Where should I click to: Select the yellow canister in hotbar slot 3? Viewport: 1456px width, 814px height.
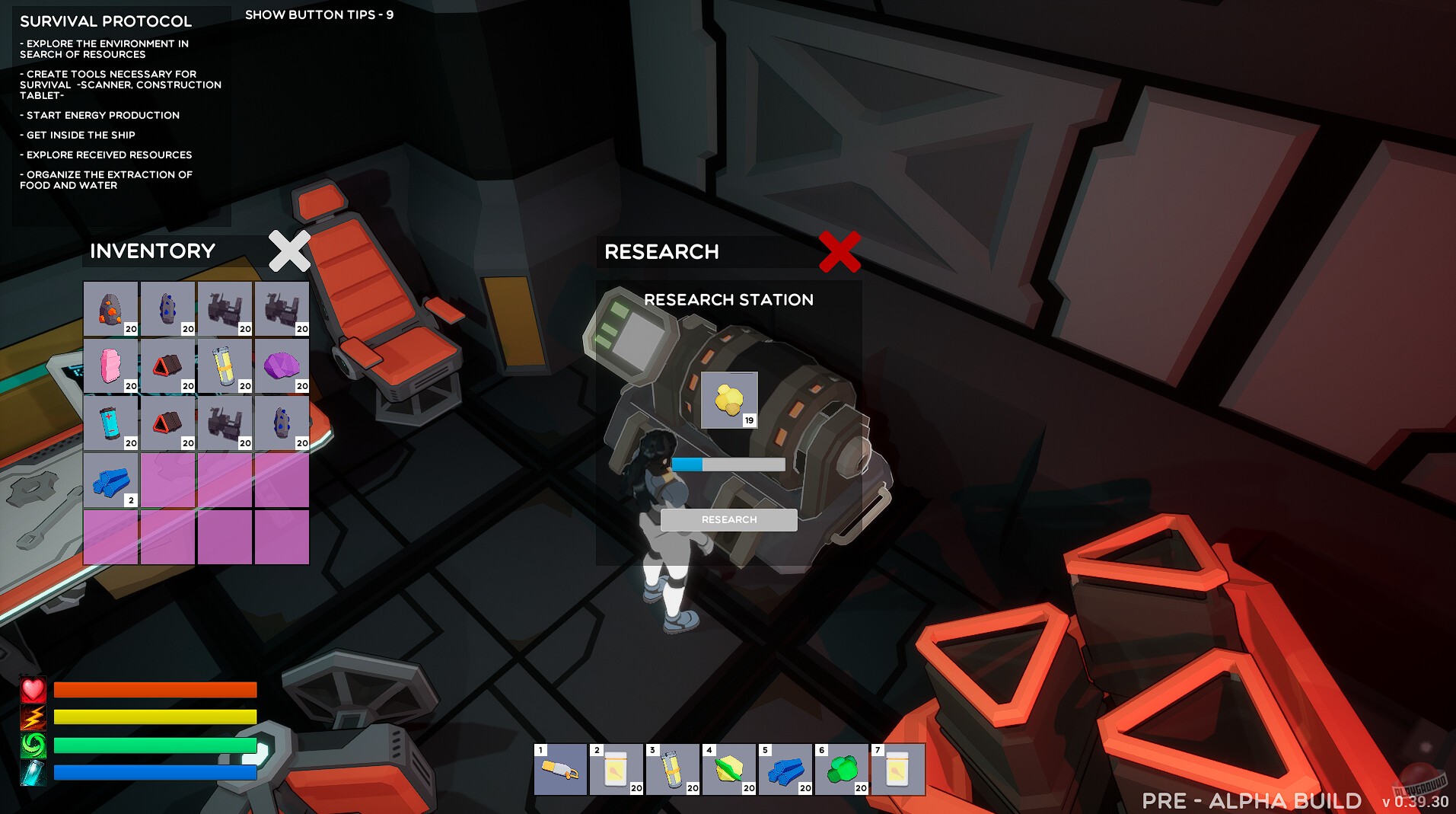(x=673, y=769)
